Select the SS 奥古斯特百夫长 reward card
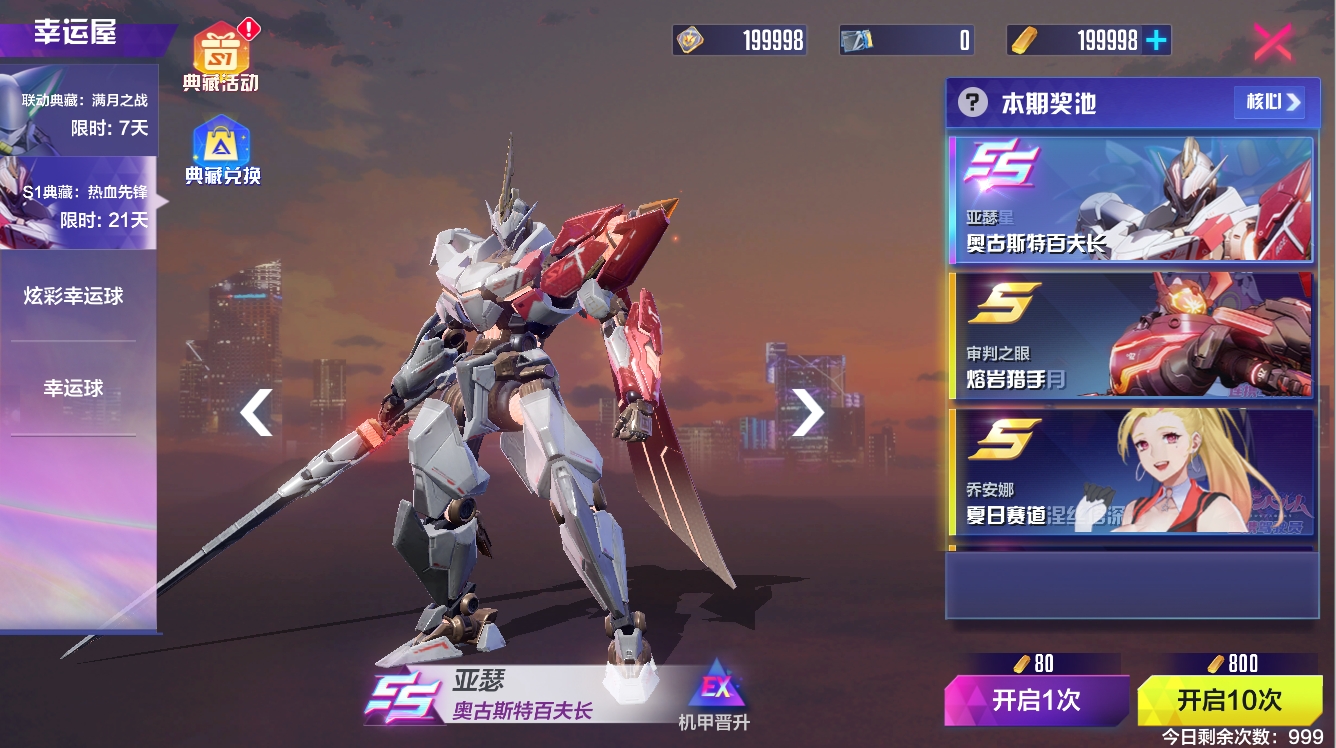1336x748 pixels. (1130, 200)
